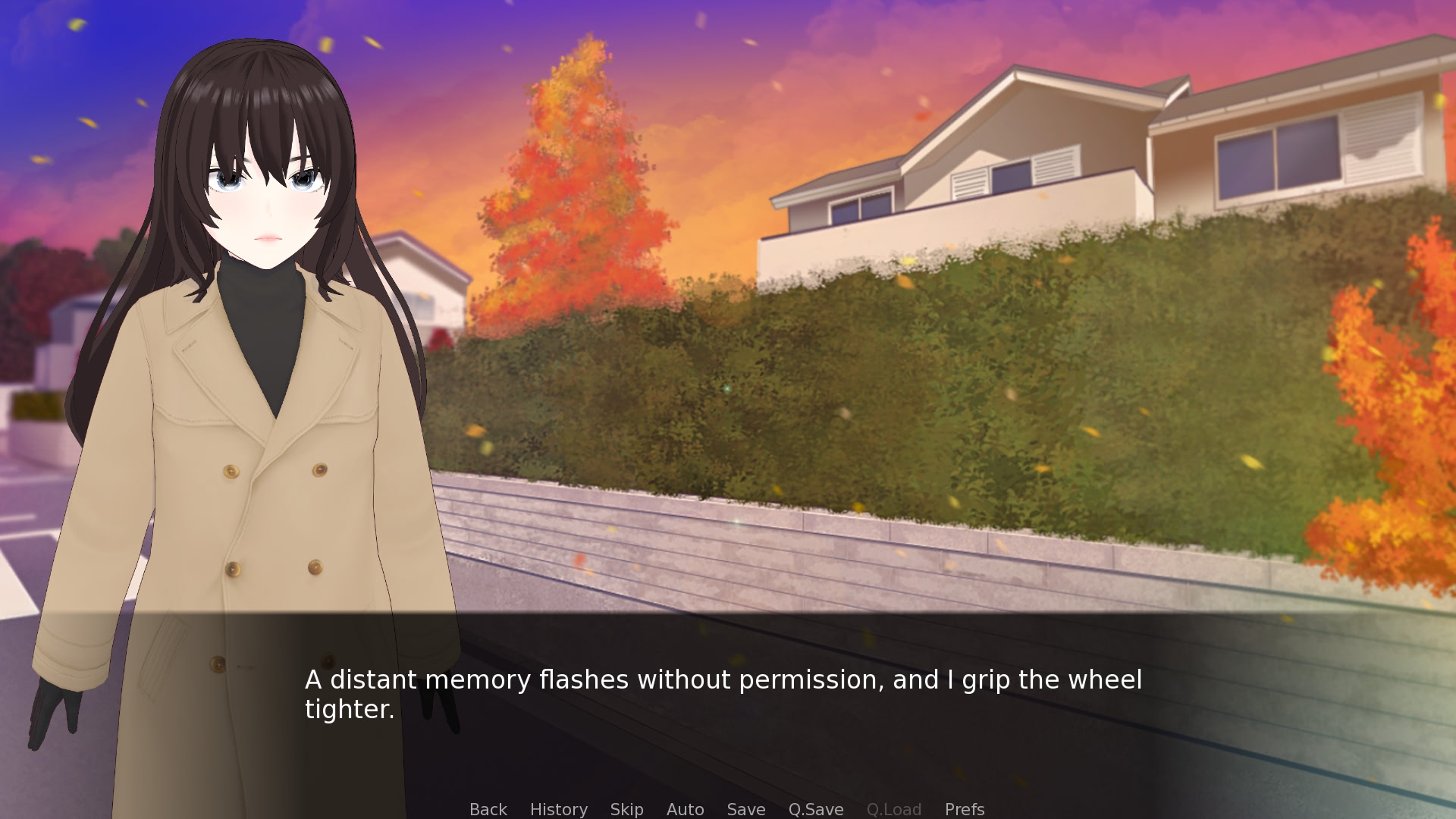Viewport: 1456px width, 819px height.
Task: Activate Skip mode
Action: 626,809
